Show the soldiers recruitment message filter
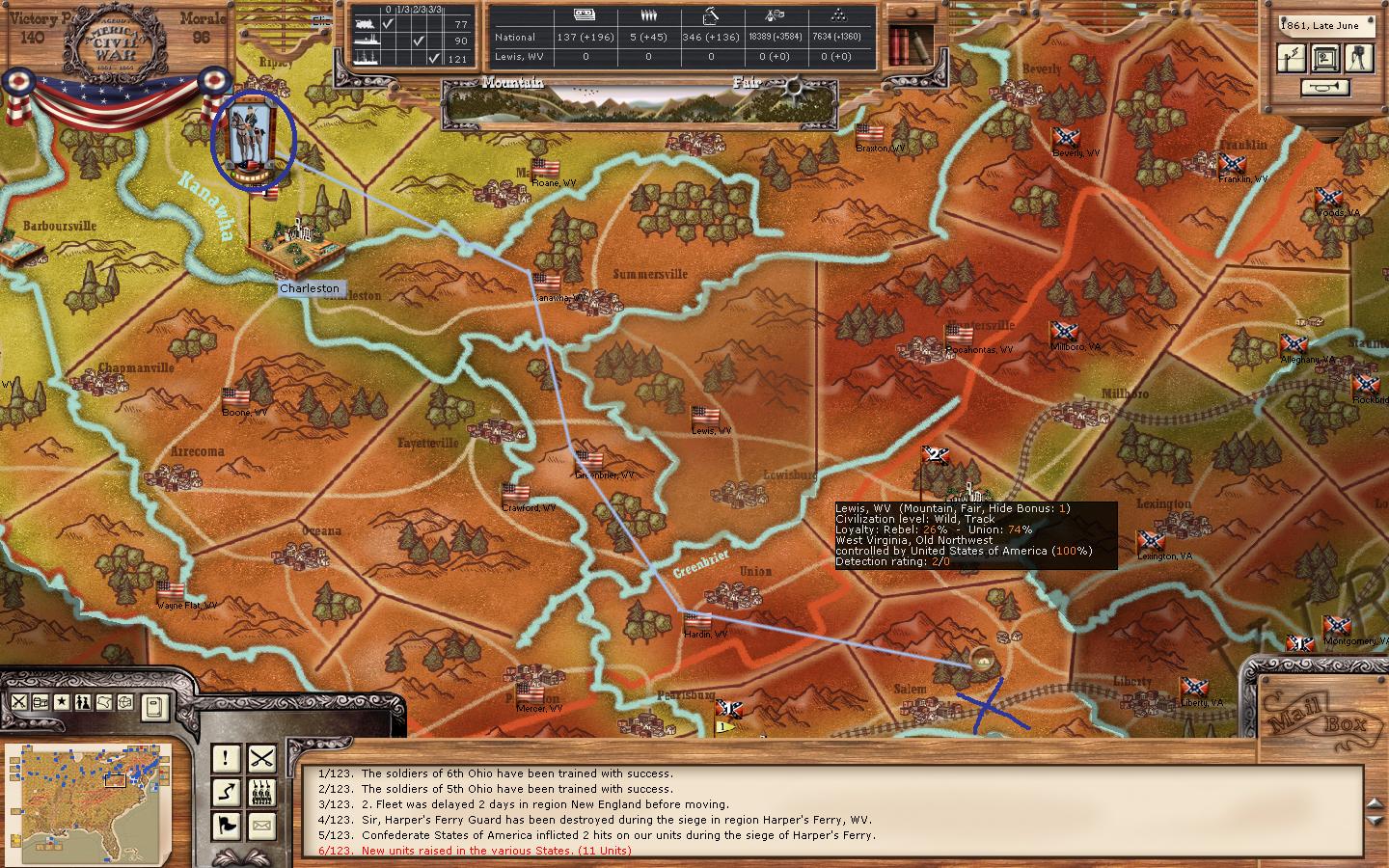The width and height of the screenshot is (1389, 868). 261,793
